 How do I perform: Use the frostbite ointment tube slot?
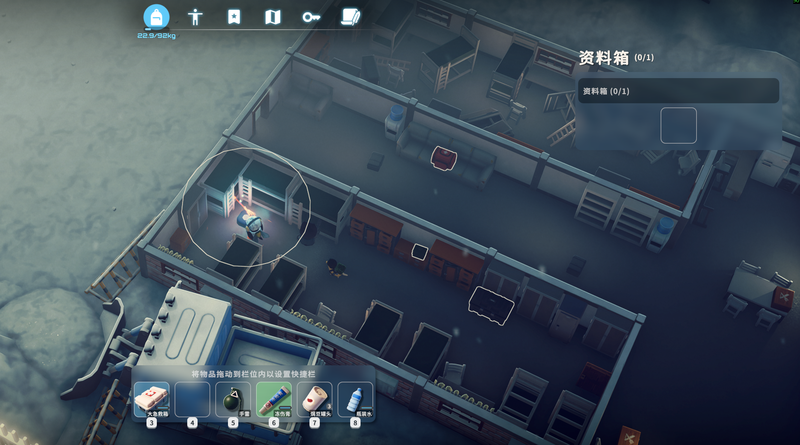click(274, 401)
